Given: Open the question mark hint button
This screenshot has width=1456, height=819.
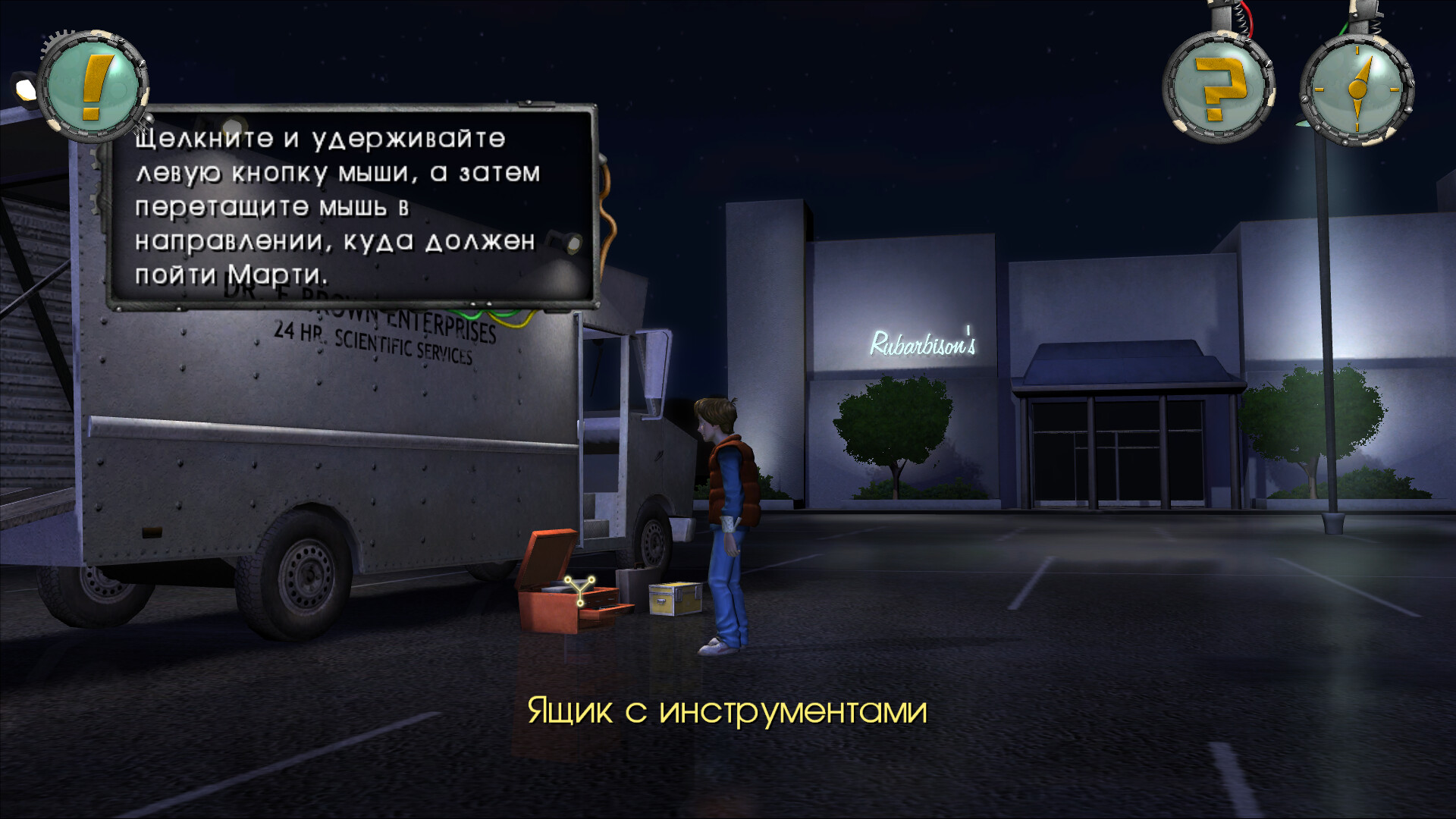Looking at the screenshot, I should pos(1219,89).
